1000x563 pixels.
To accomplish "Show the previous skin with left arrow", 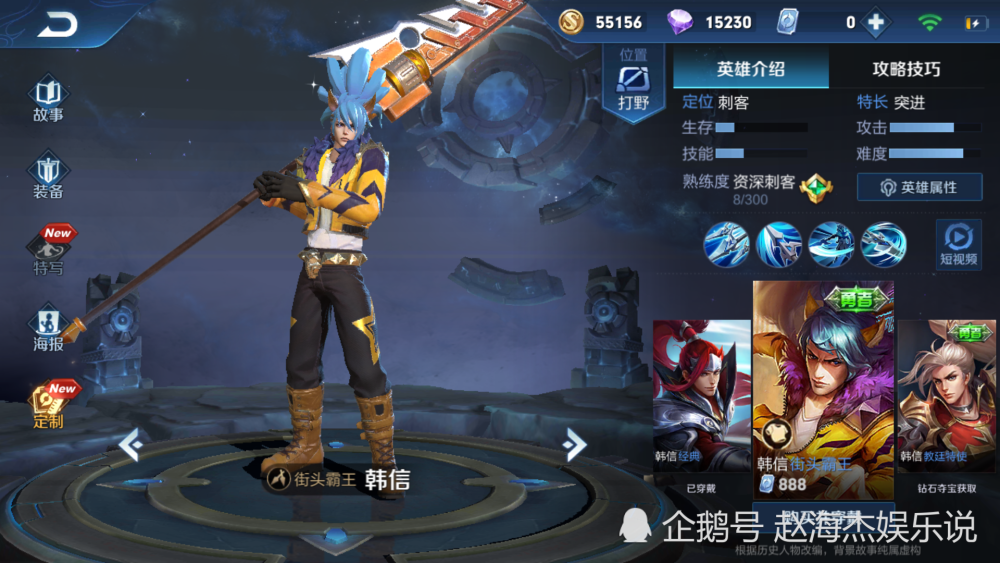I will [x=131, y=443].
